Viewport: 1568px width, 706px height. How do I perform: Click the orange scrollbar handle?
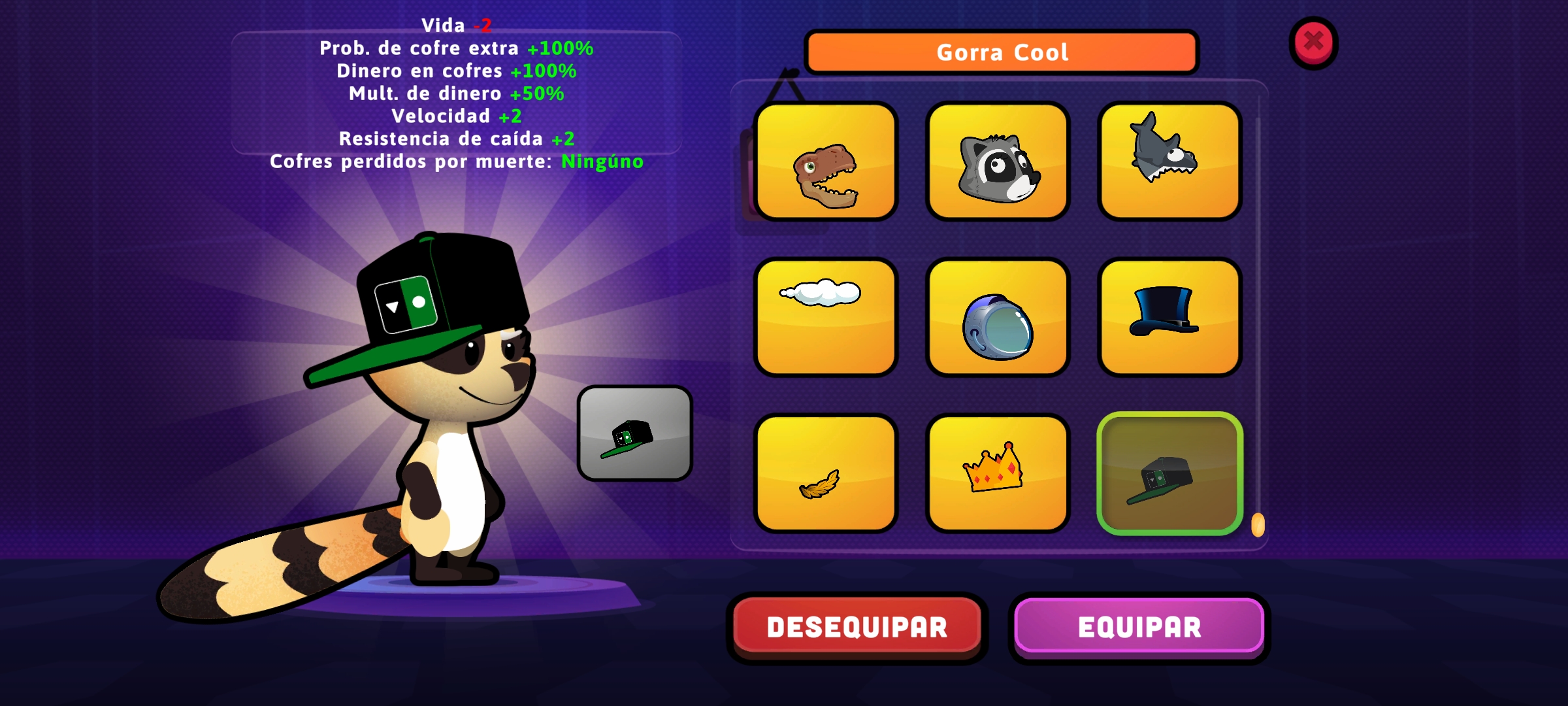[x=1258, y=525]
